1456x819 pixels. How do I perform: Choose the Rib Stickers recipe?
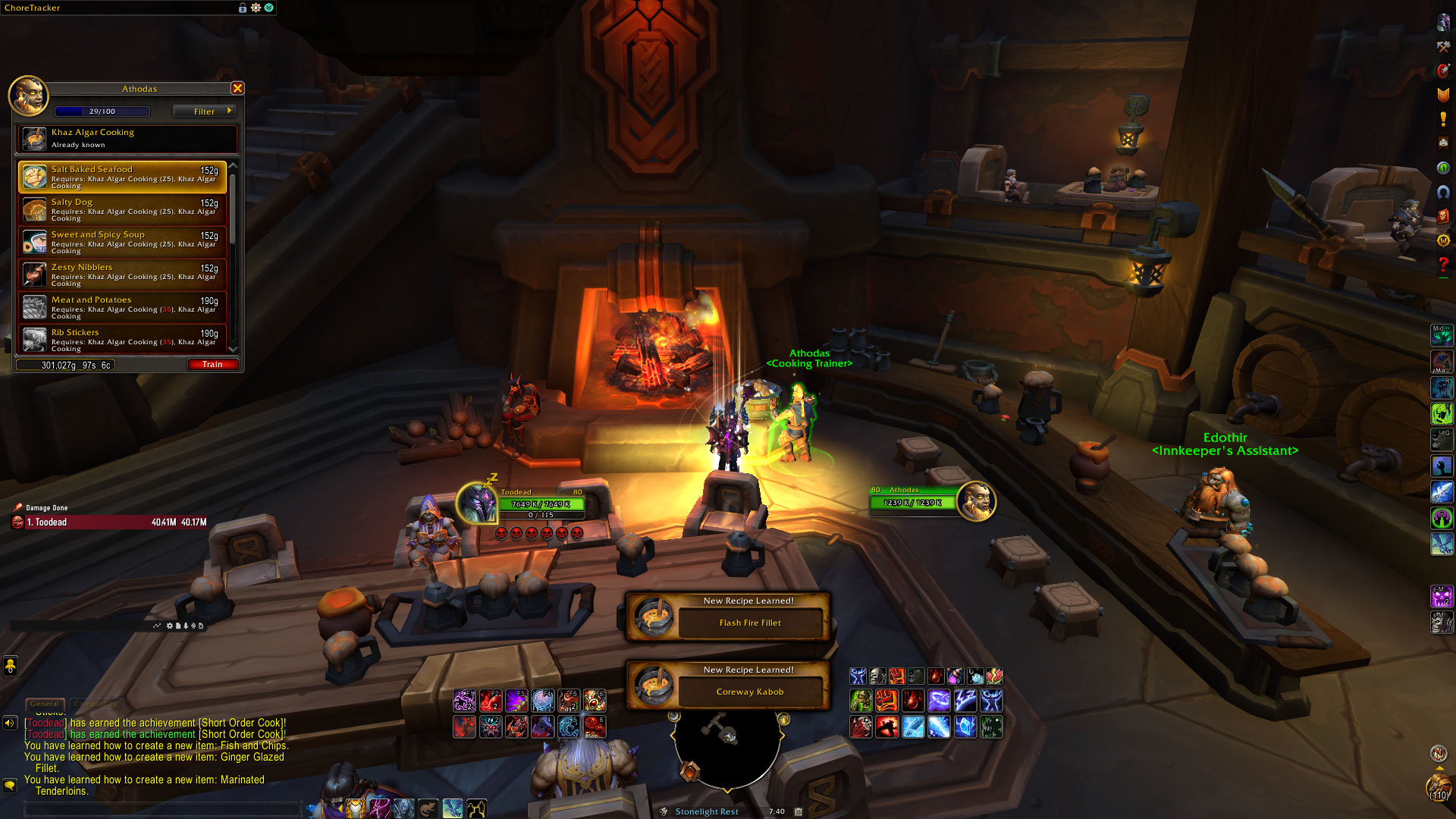123,339
